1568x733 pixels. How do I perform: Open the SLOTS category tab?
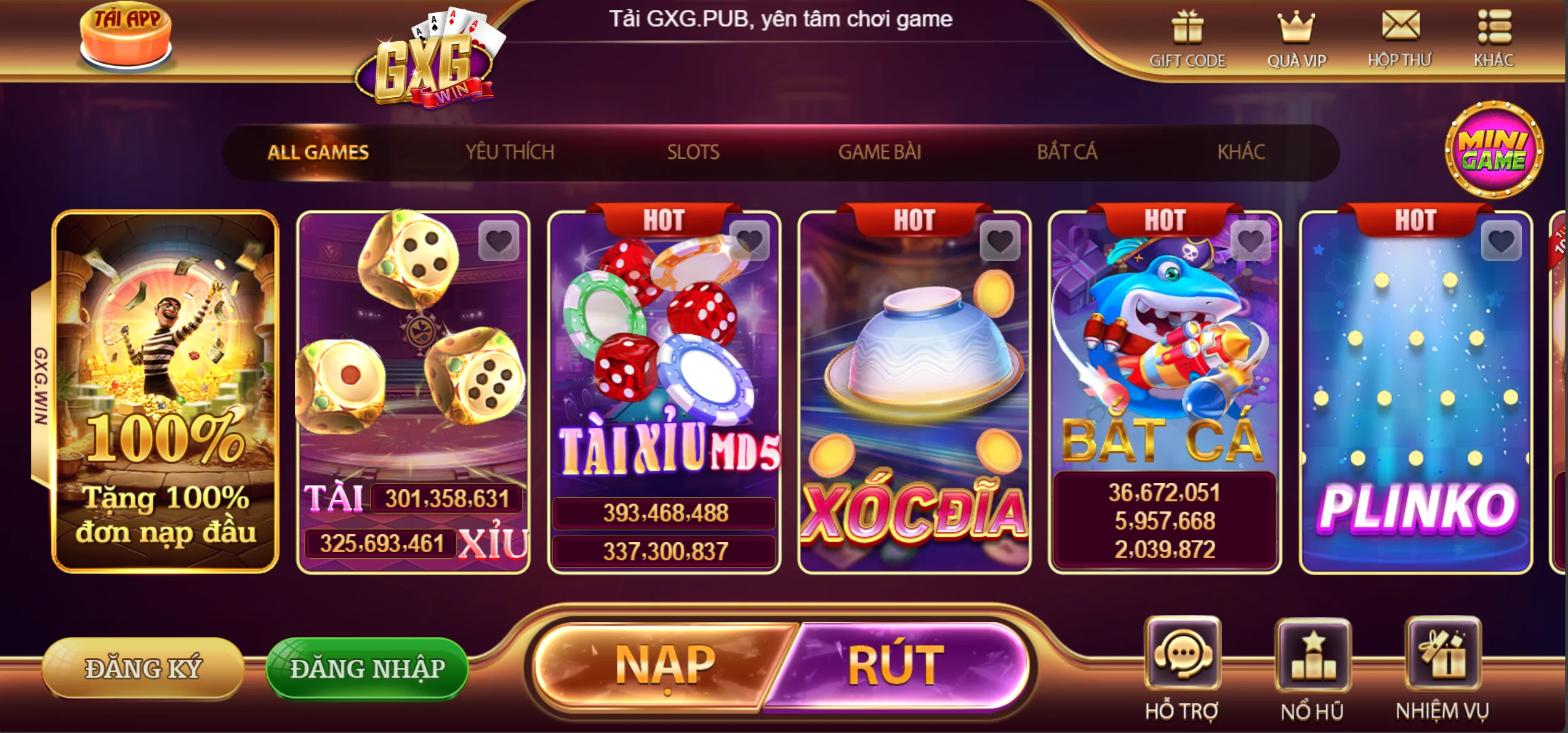(693, 151)
